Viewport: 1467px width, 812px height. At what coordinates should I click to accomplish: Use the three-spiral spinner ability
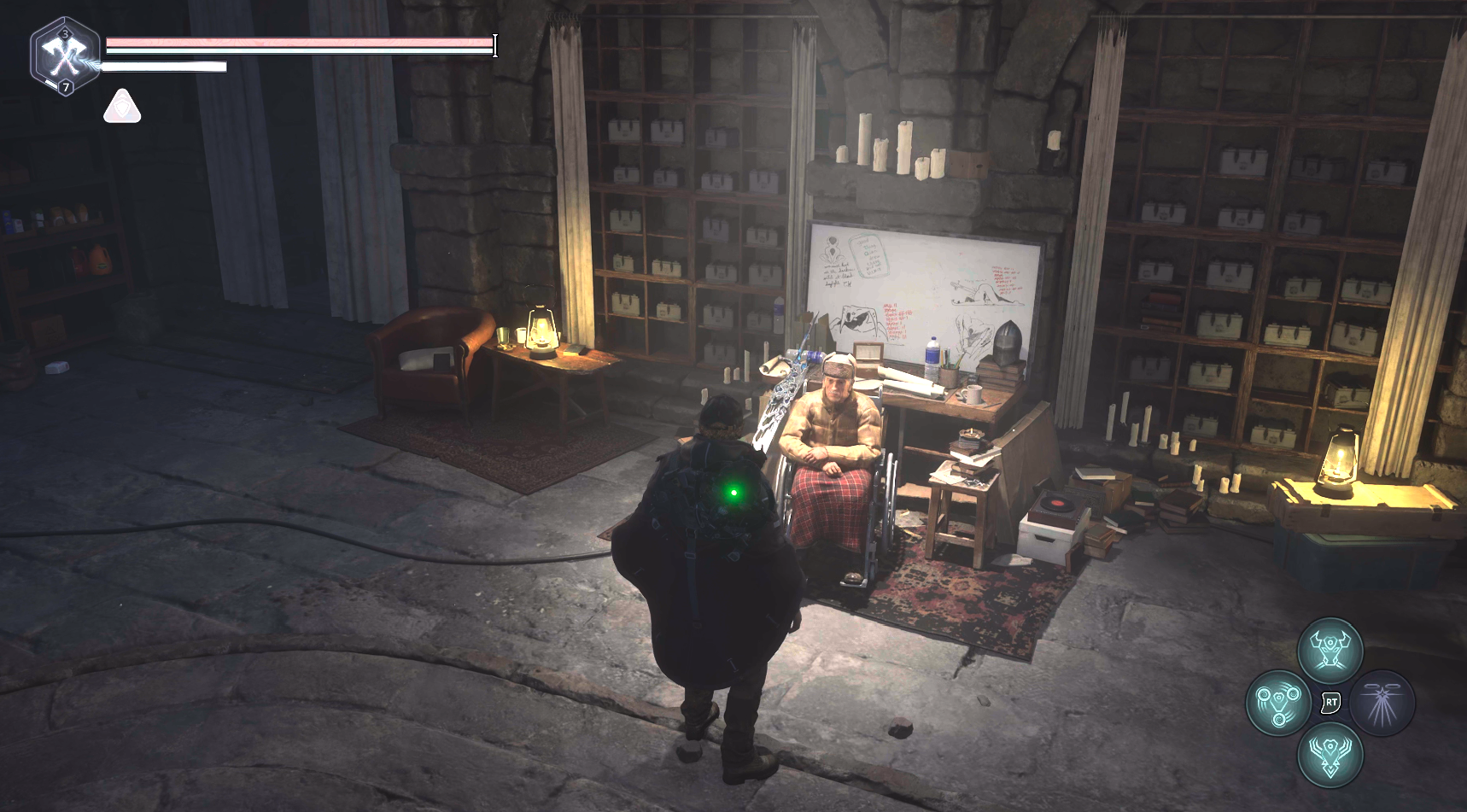point(1278,703)
